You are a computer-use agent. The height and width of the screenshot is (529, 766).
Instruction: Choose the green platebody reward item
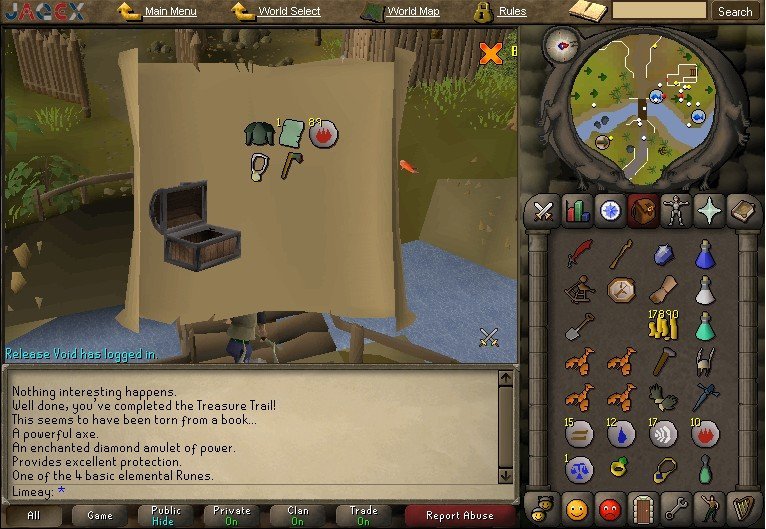[259, 134]
